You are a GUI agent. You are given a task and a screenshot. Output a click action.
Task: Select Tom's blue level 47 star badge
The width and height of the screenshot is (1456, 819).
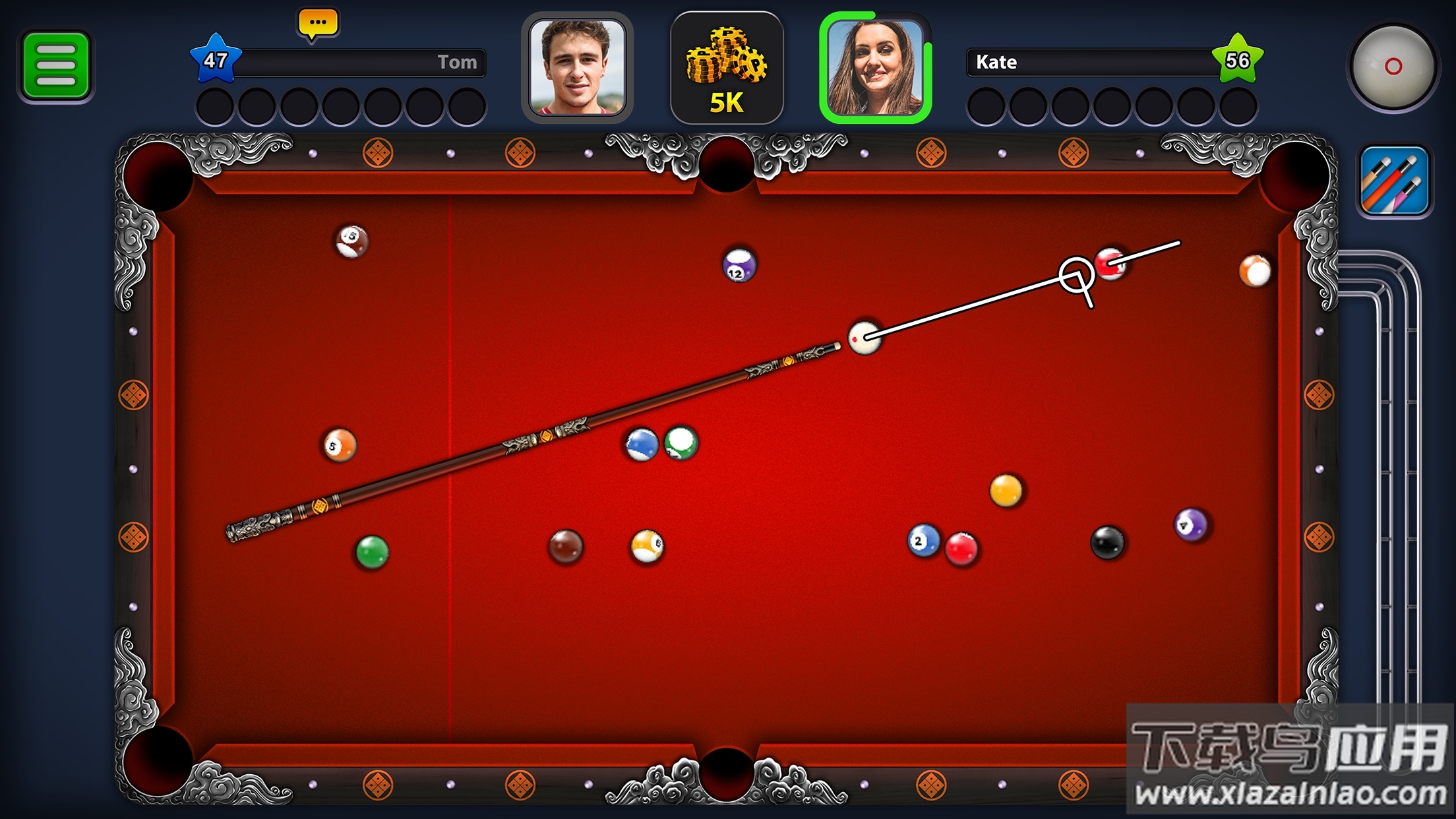click(x=218, y=59)
